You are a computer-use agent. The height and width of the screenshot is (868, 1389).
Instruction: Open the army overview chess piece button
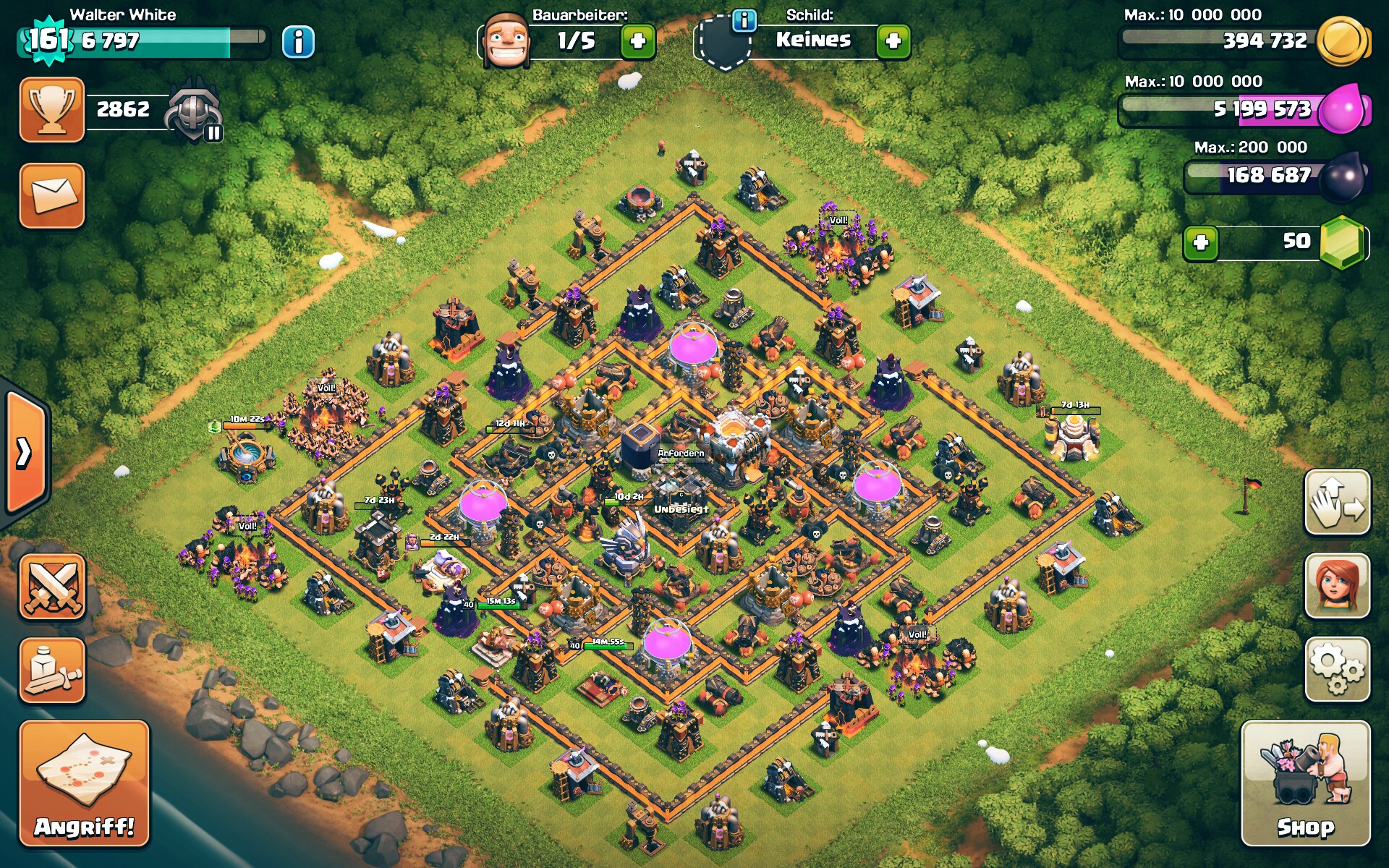tap(52, 671)
